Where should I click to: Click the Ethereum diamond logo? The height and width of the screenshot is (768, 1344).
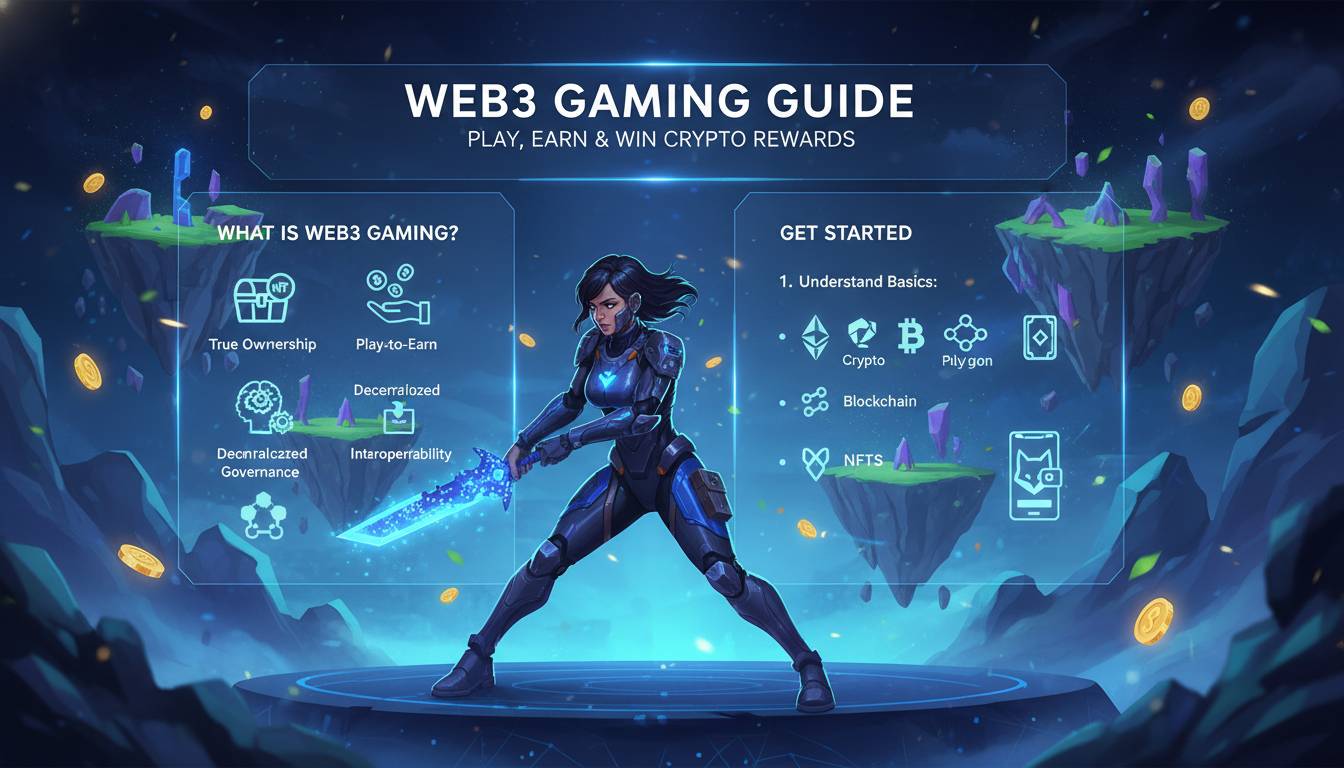pos(816,336)
